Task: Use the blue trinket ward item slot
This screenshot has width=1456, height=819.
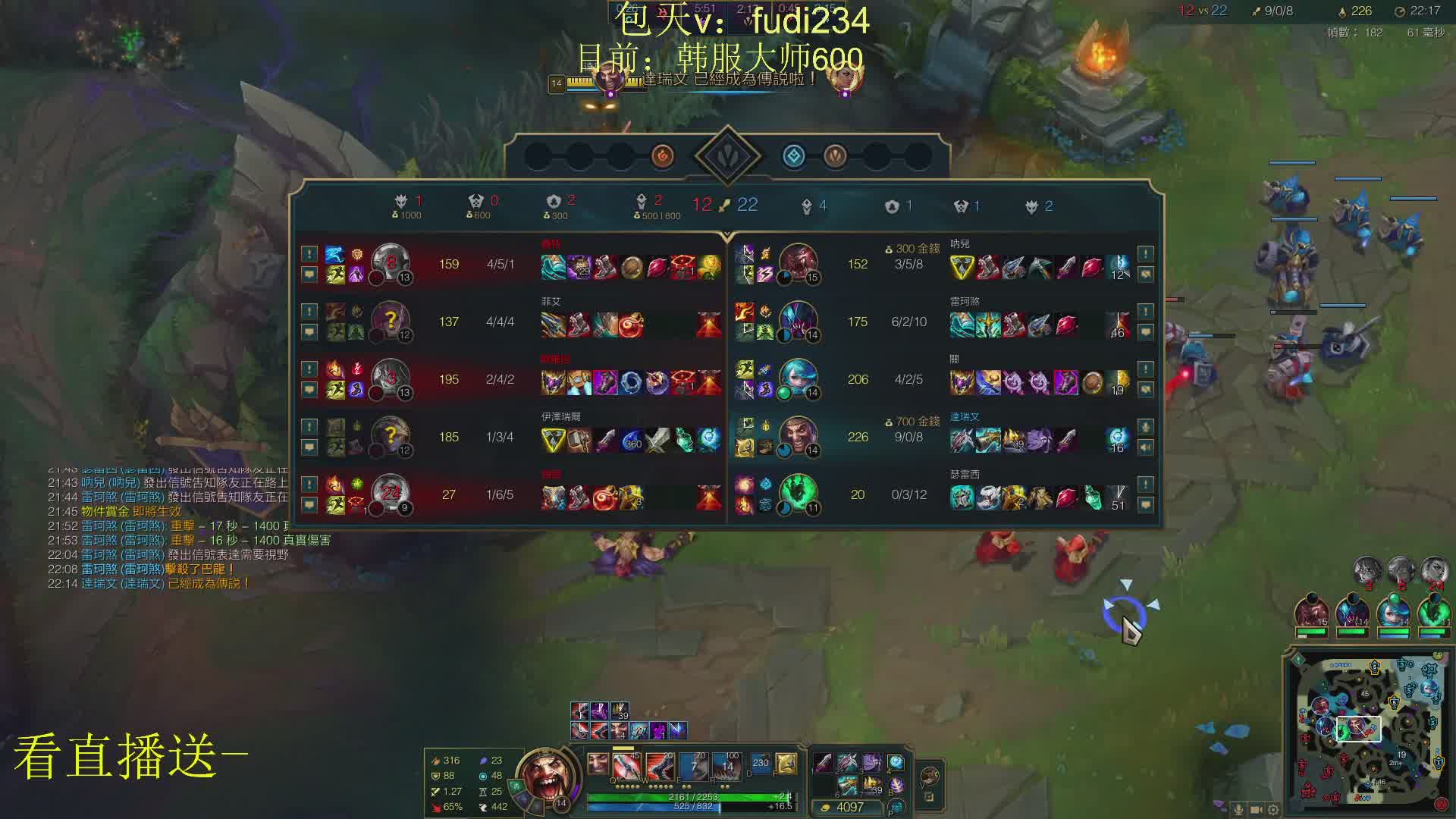Action: click(x=896, y=763)
